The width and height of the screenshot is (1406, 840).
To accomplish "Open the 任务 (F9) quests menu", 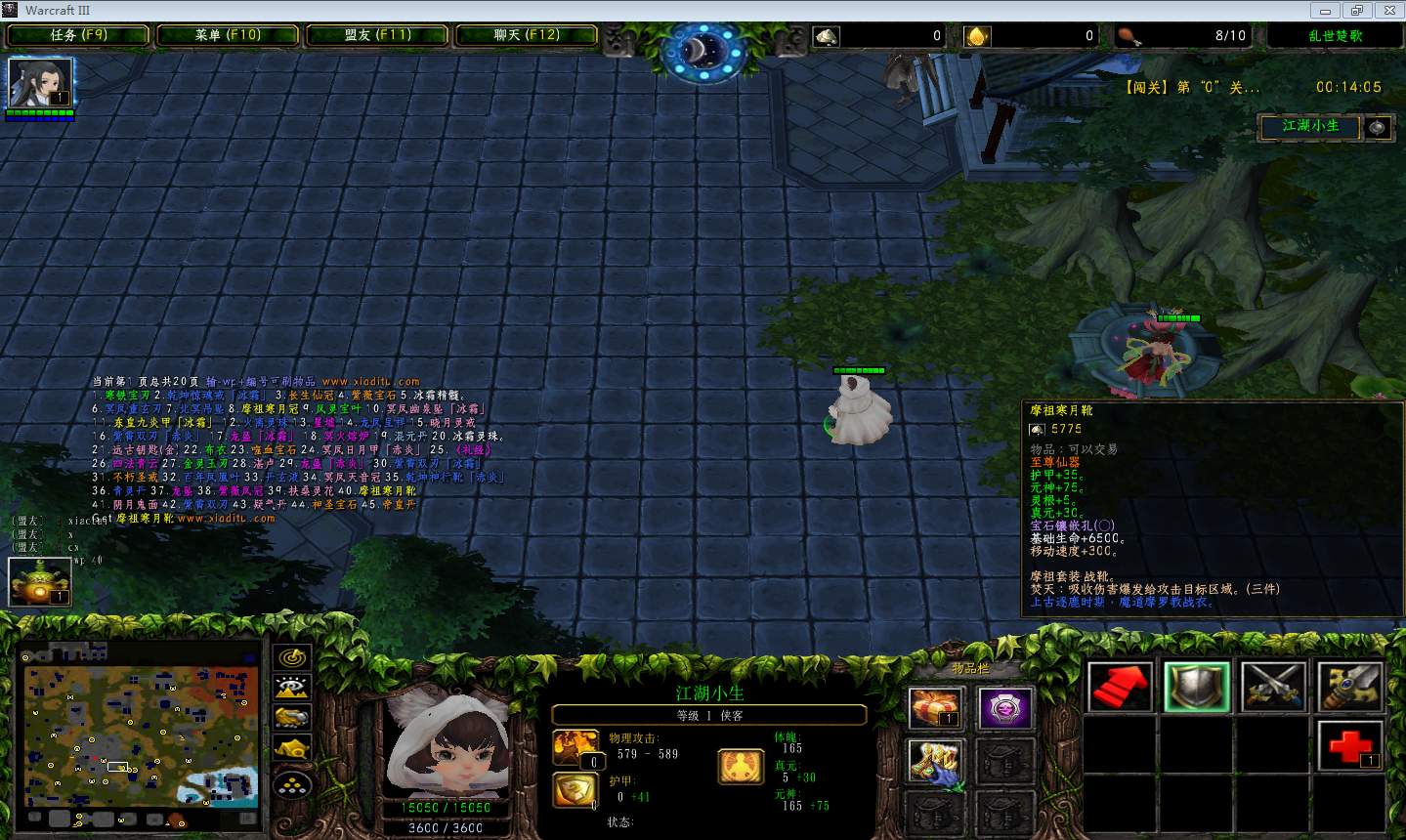I will click(78, 35).
